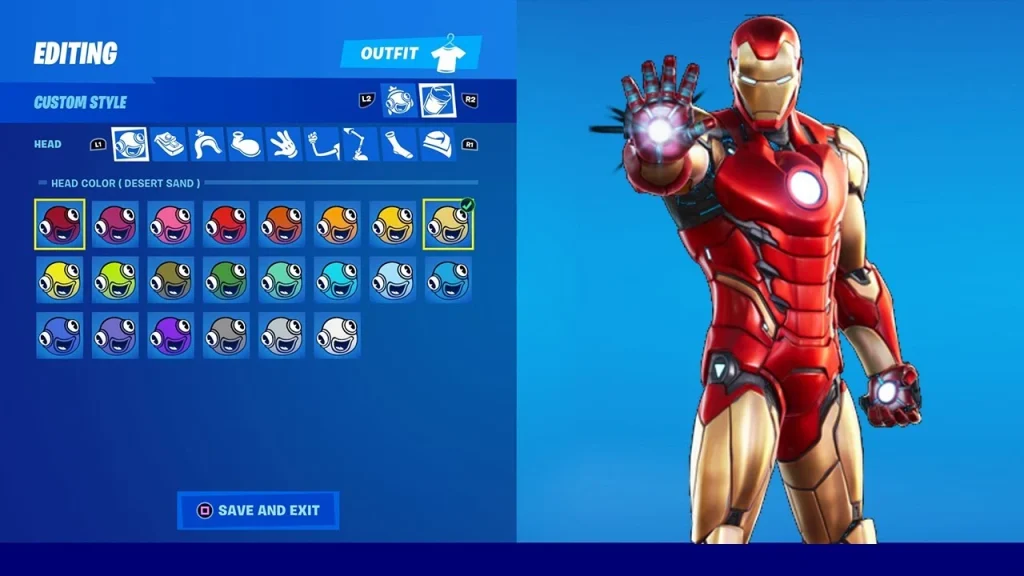The image size is (1024, 576).
Task: Pick the dark maroon head color
Action: pyautogui.click(x=60, y=224)
